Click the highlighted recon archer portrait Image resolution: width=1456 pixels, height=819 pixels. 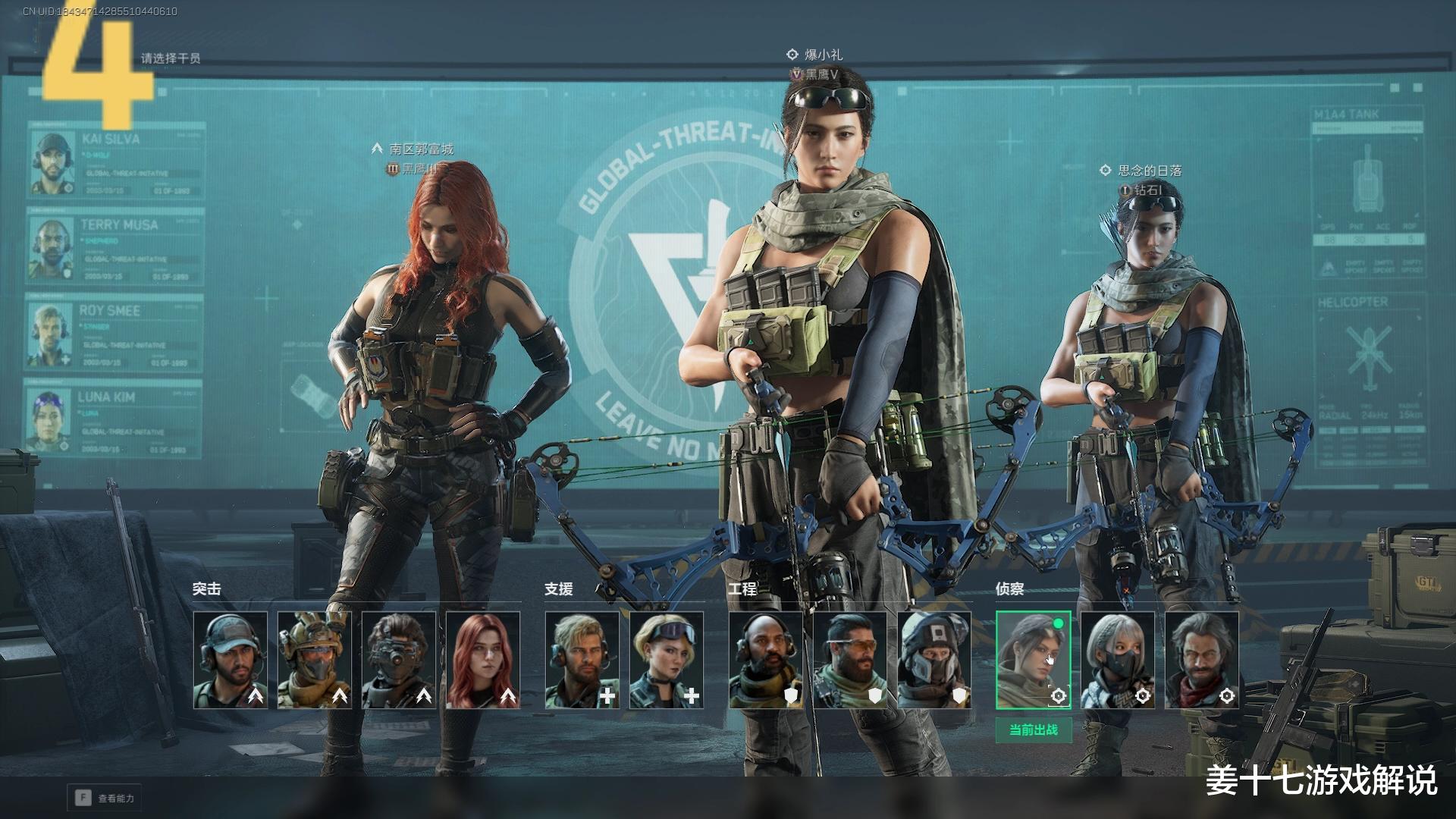click(1033, 660)
